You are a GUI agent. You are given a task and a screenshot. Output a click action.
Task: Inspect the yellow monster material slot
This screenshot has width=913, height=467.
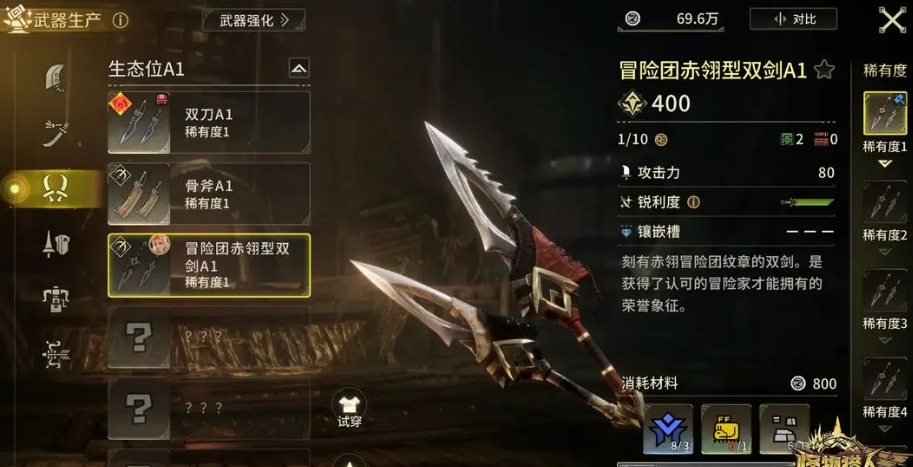click(726, 429)
